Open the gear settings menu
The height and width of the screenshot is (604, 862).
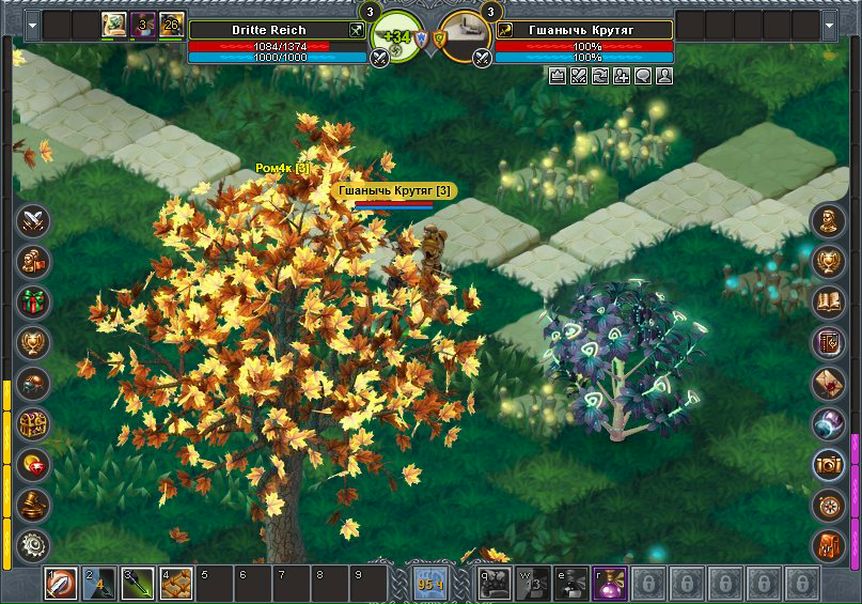point(34,545)
